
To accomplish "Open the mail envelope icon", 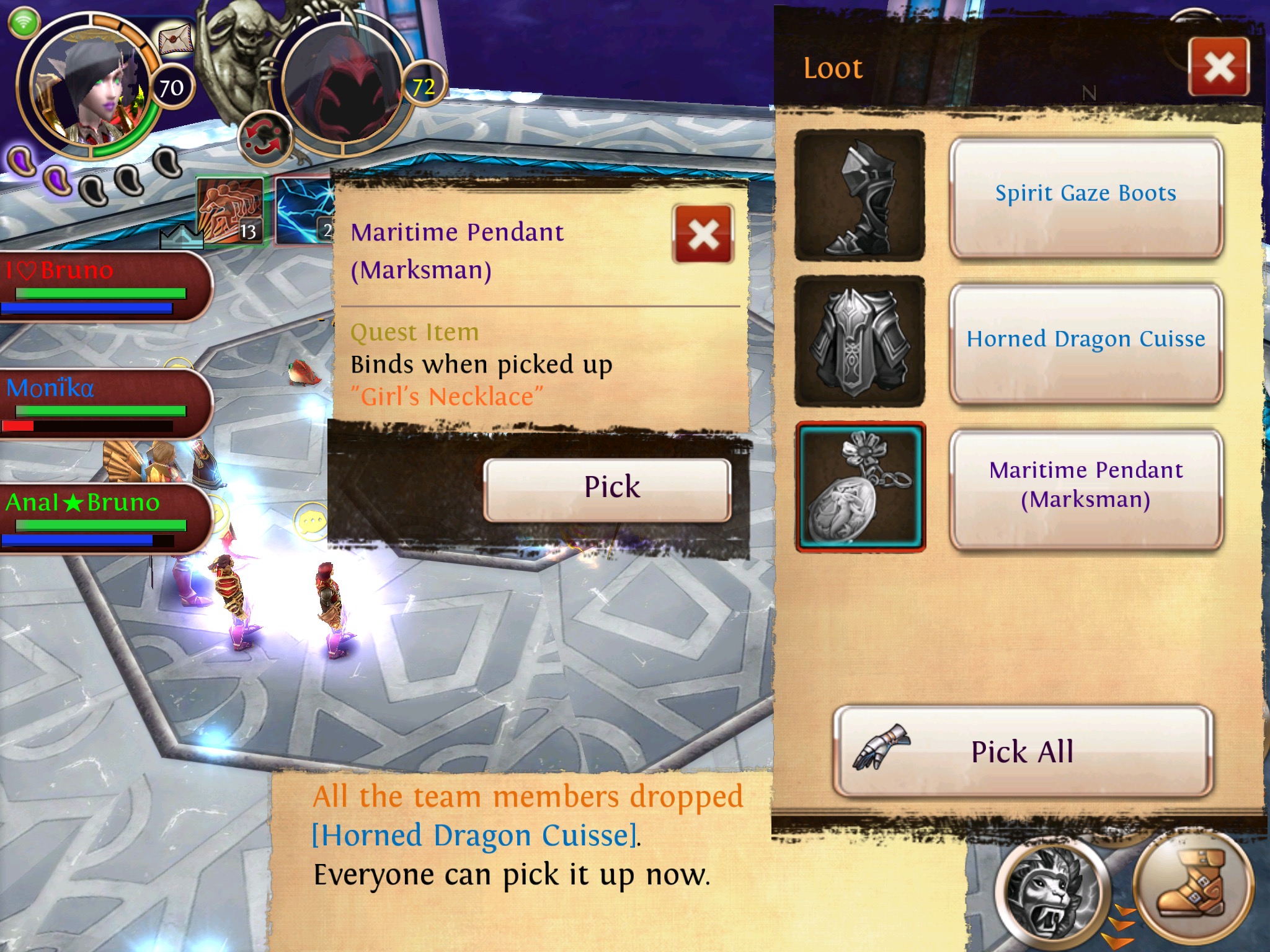I will [175, 40].
